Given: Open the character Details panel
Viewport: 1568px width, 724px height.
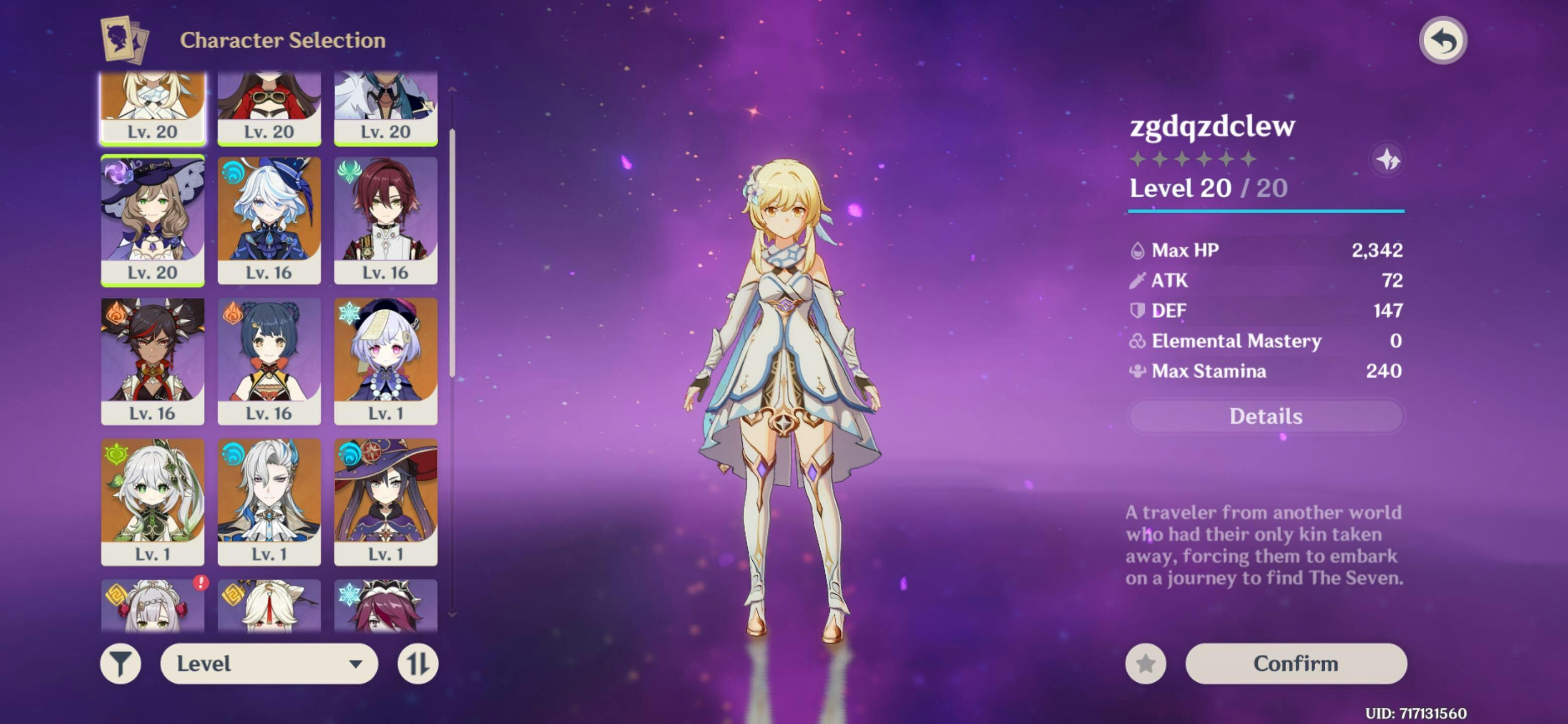Looking at the screenshot, I should [1265, 416].
